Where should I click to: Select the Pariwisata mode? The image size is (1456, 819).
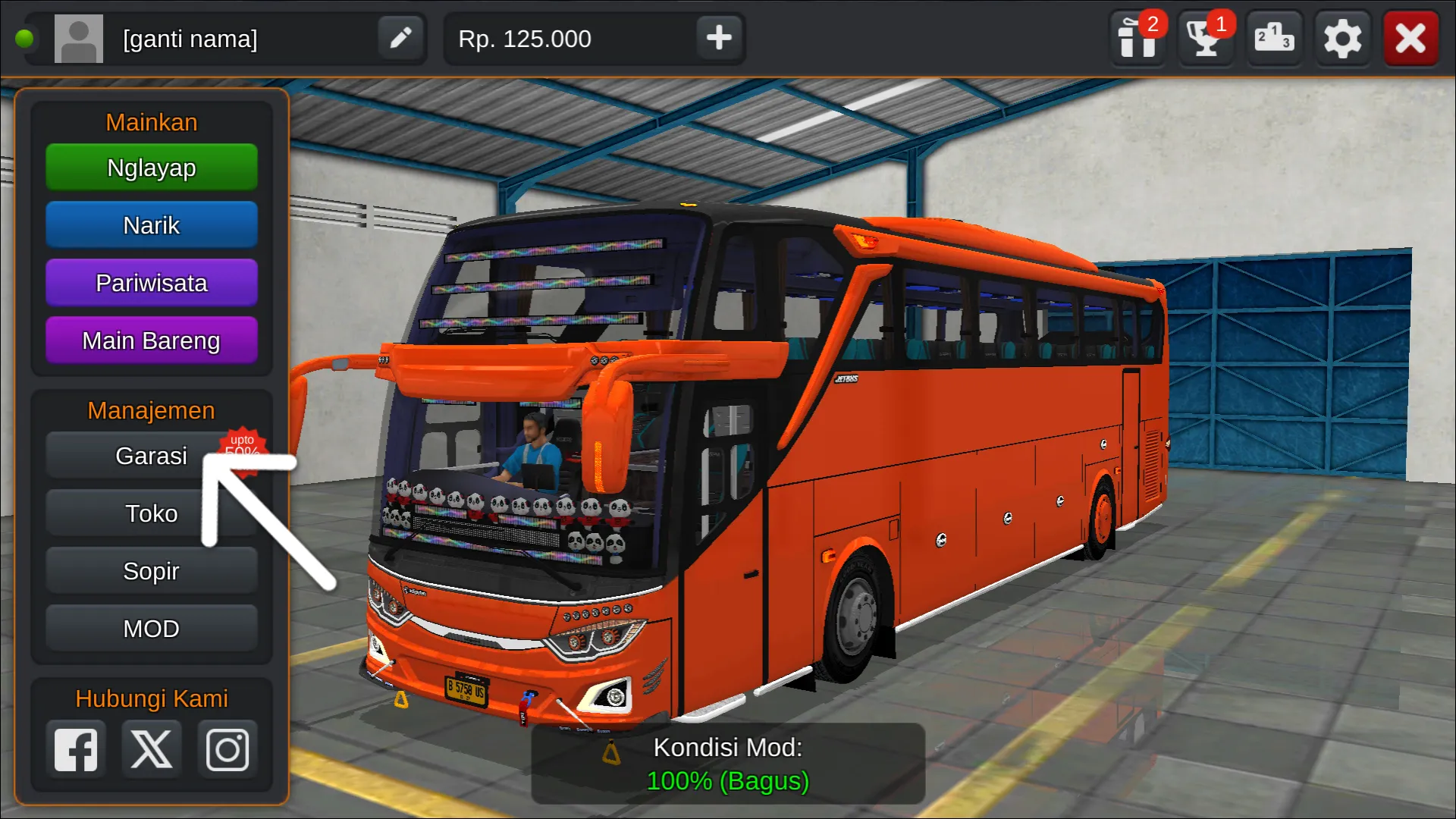(152, 283)
